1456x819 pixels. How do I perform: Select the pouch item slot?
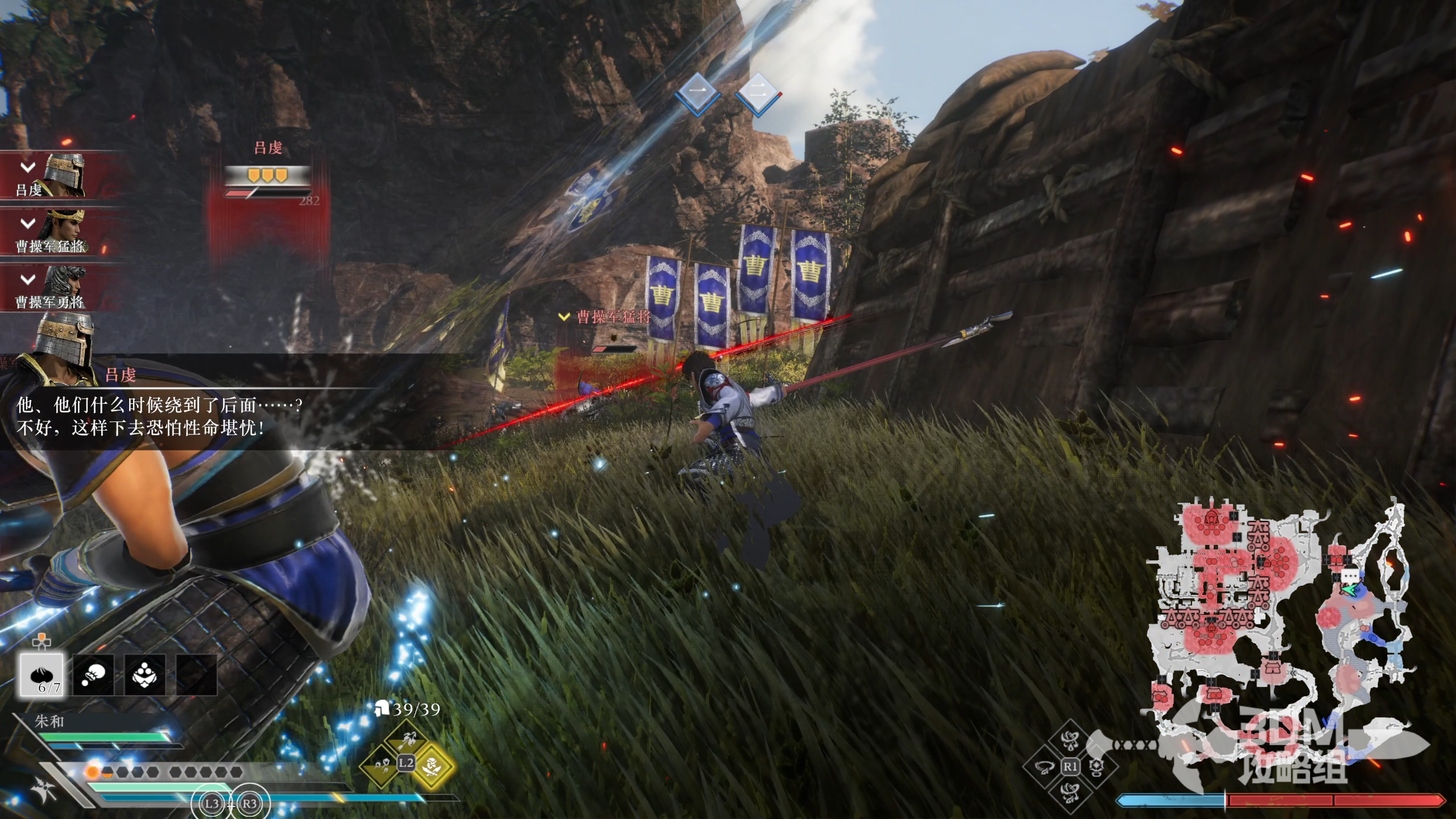click(x=93, y=675)
